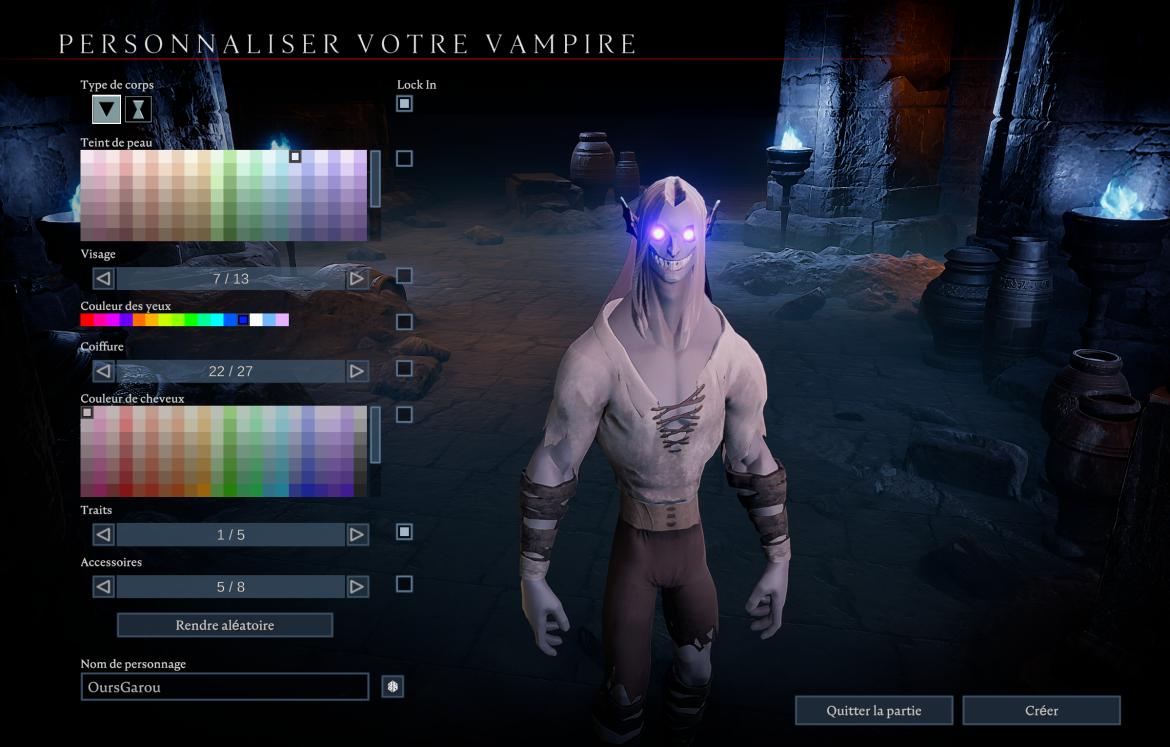Go back to the previous Coiffure hairstyle
This screenshot has height=747, width=1170.
[103, 371]
